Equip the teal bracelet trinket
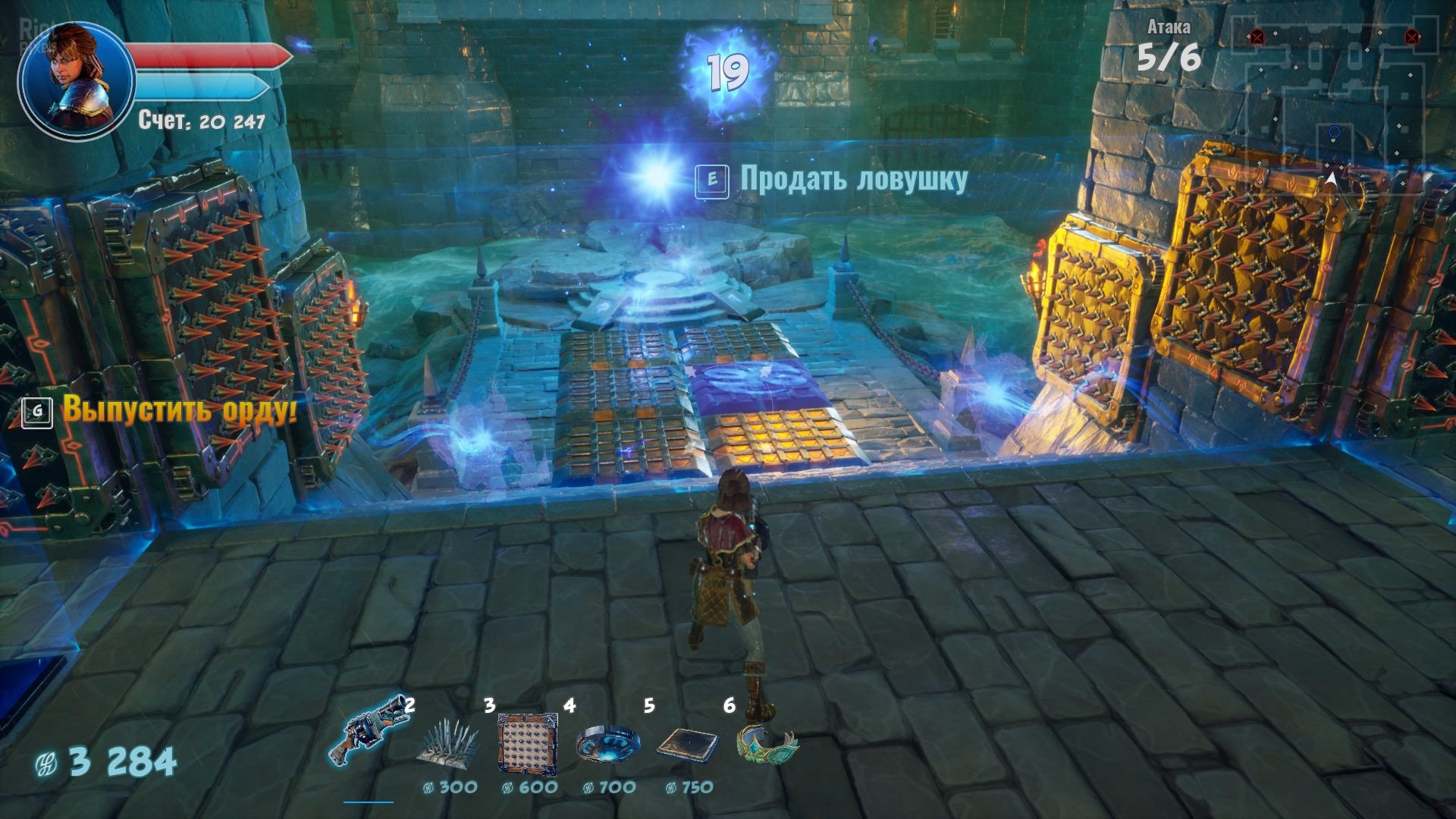Screen dimensions: 1456x819 coord(767,742)
